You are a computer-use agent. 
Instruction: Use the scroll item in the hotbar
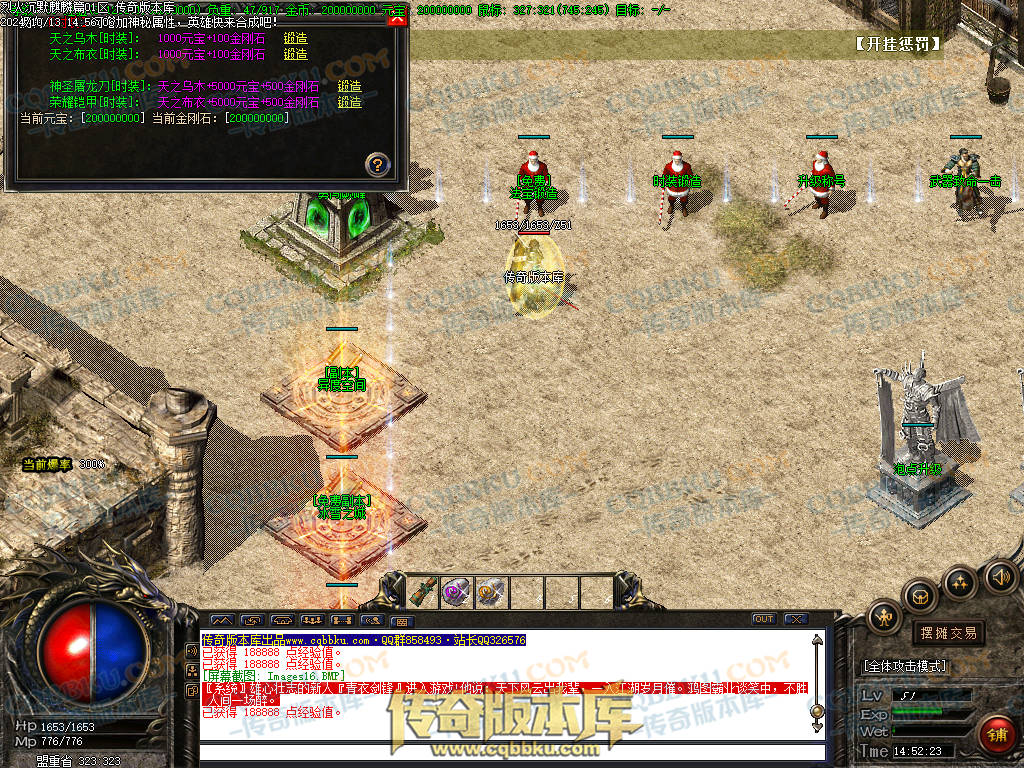click(424, 591)
